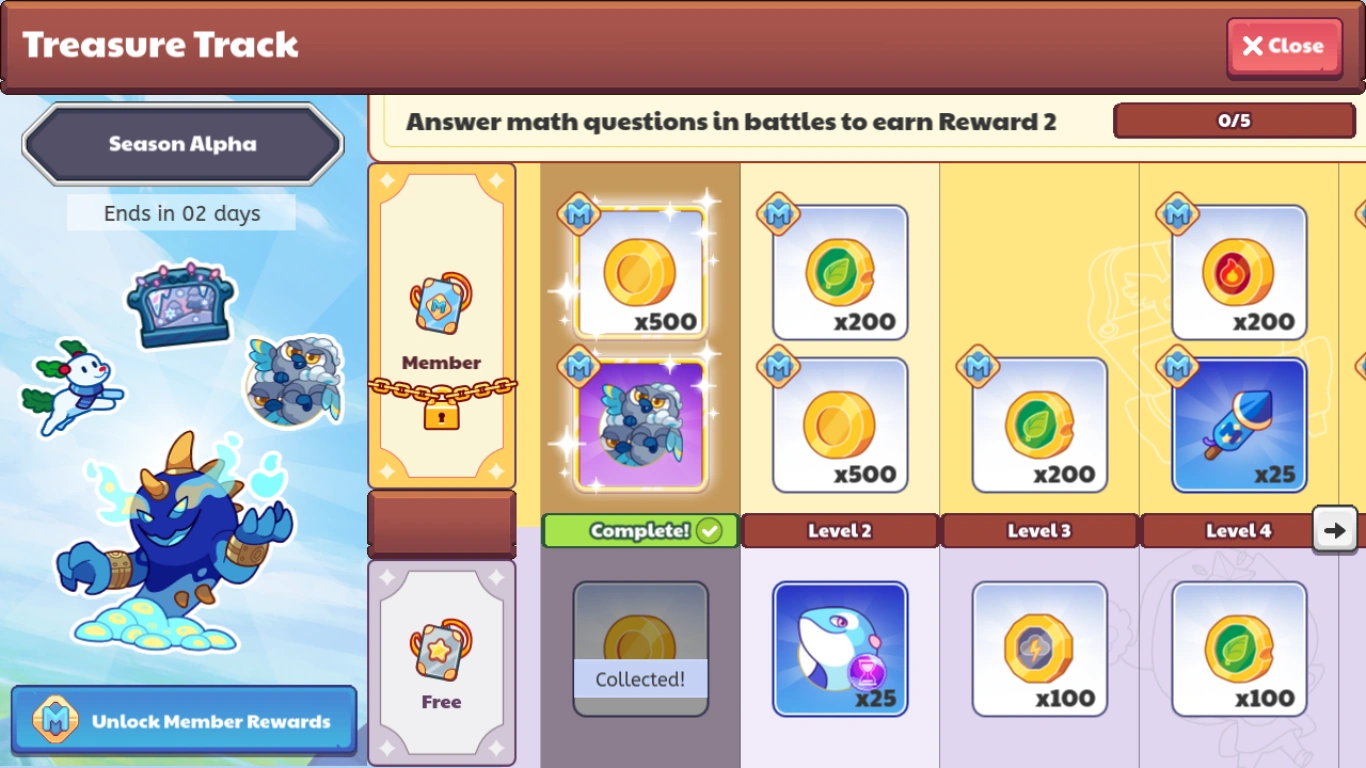1366x768 pixels.
Task: Select the x100 leaf coins in Level 4 row
Action: pos(1239,648)
